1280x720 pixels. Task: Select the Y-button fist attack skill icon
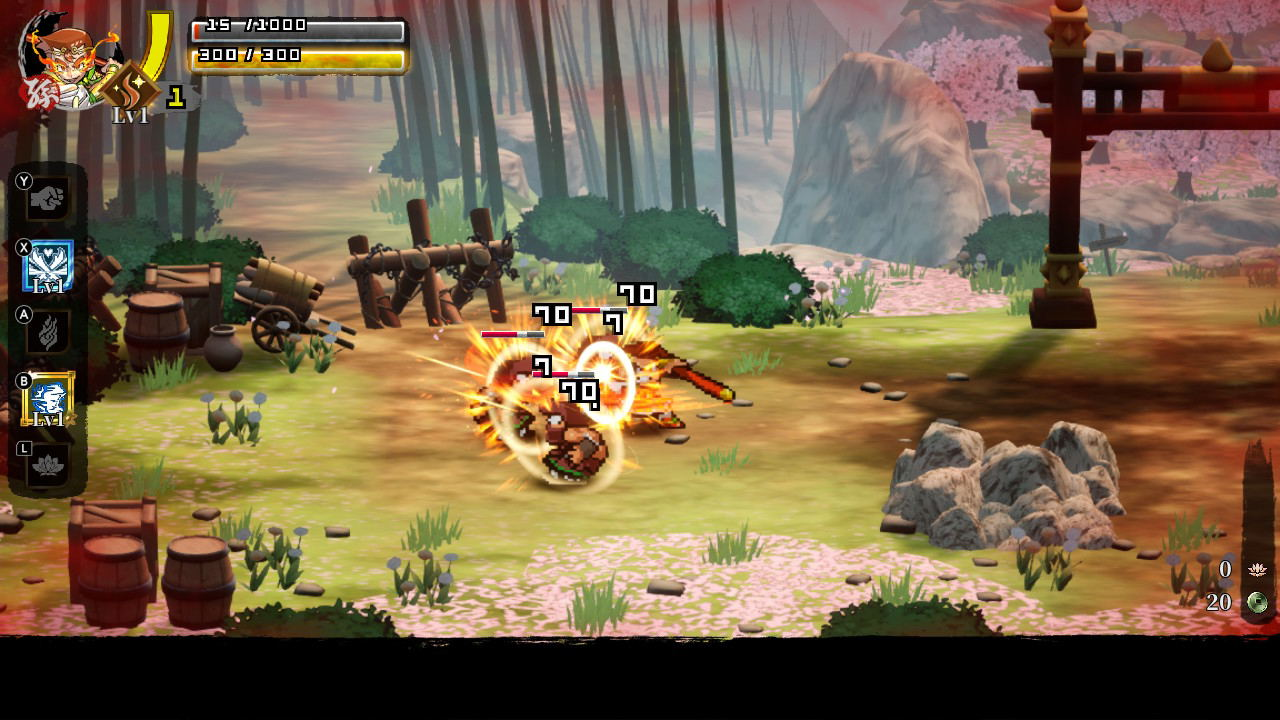pyautogui.click(x=48, y=197)
